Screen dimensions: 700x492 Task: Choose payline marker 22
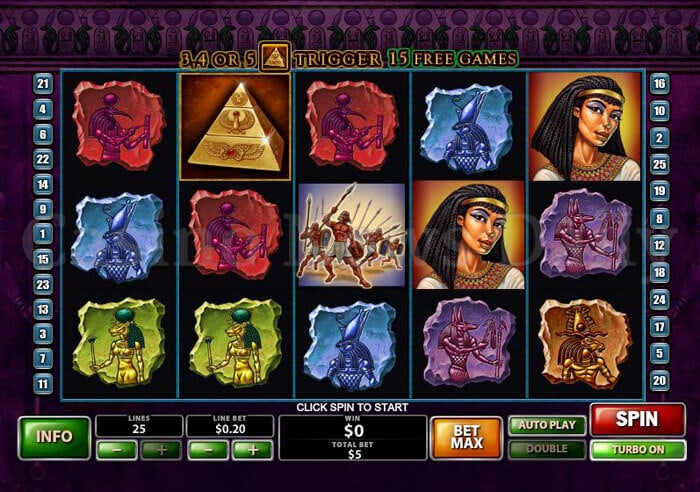point(42,159)
